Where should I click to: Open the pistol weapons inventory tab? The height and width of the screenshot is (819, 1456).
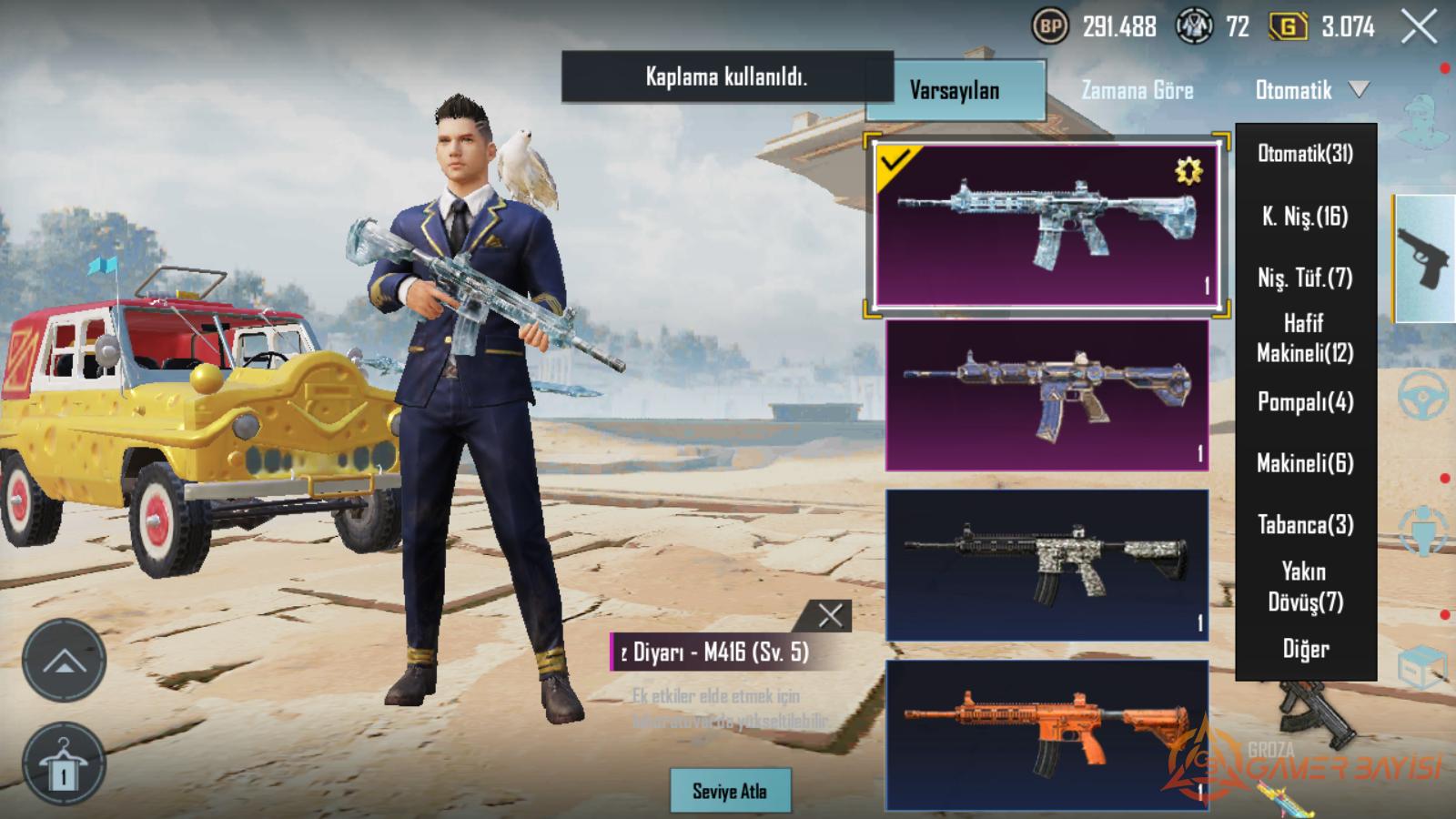tap(1424, 258)
